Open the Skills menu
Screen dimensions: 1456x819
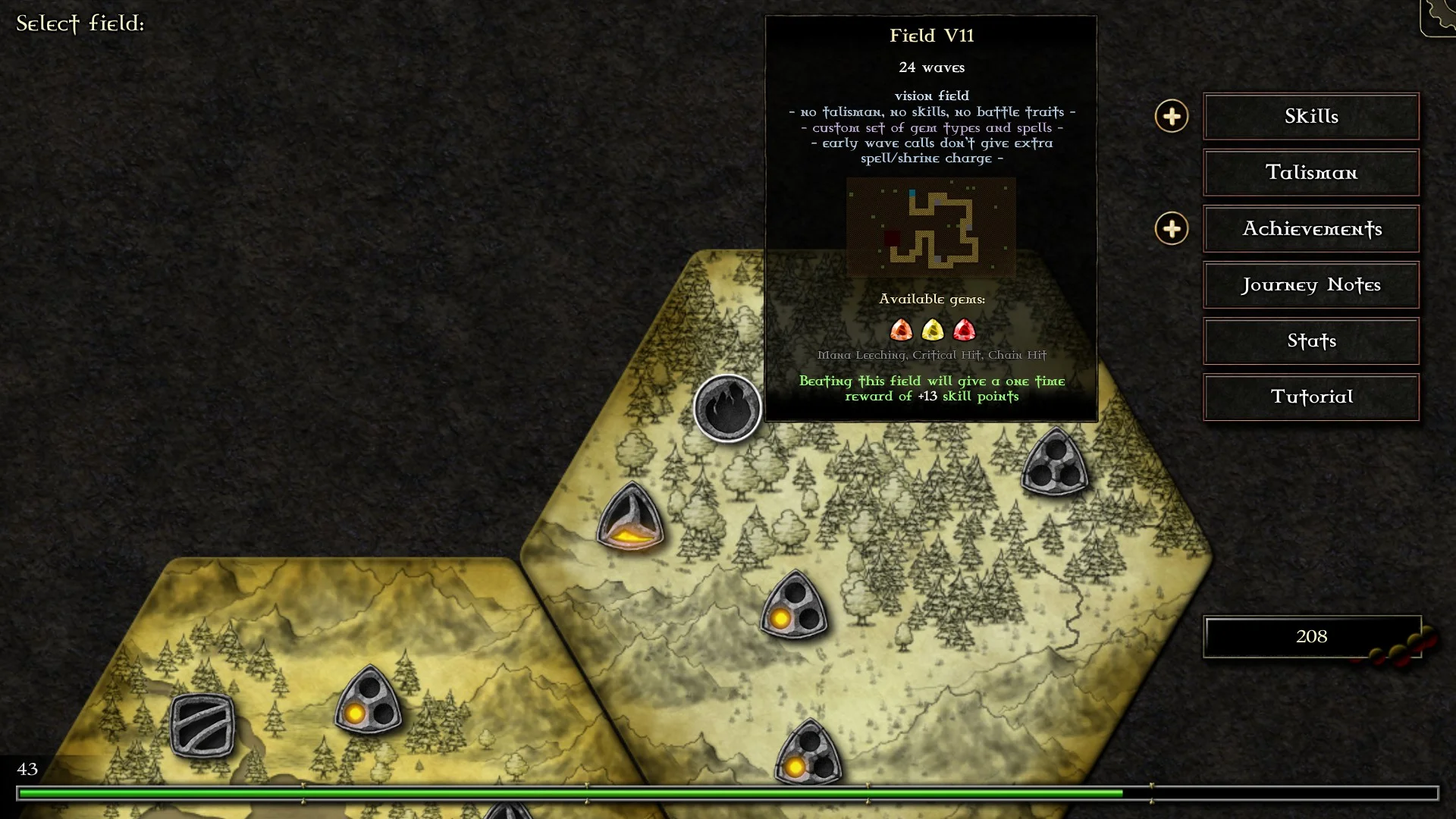[x=1310, y=116]
